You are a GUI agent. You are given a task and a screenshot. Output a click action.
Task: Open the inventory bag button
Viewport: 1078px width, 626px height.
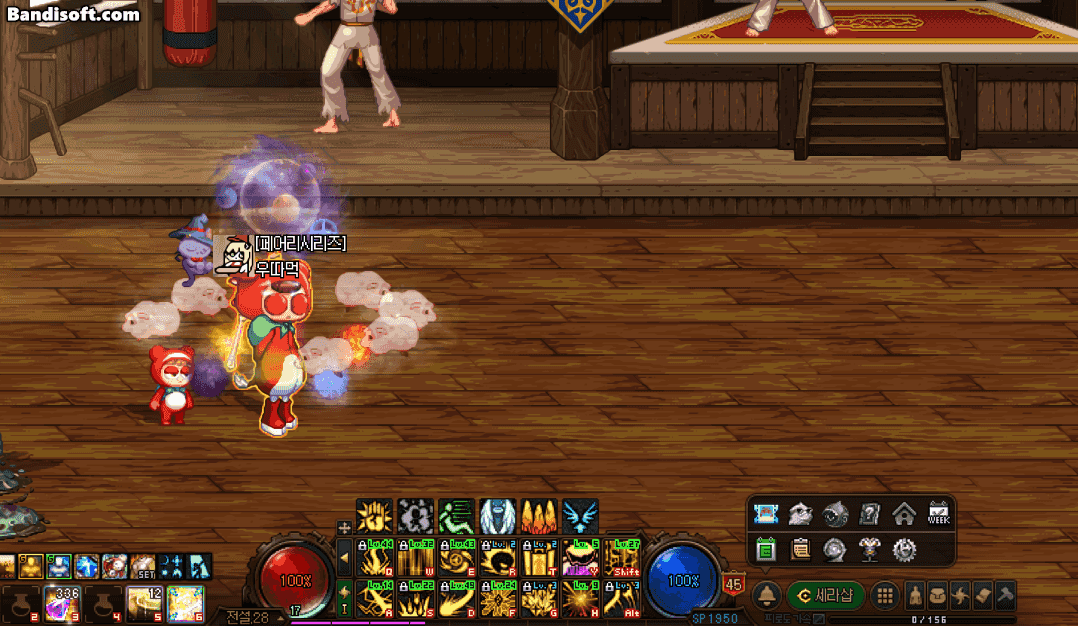(937, 594)
